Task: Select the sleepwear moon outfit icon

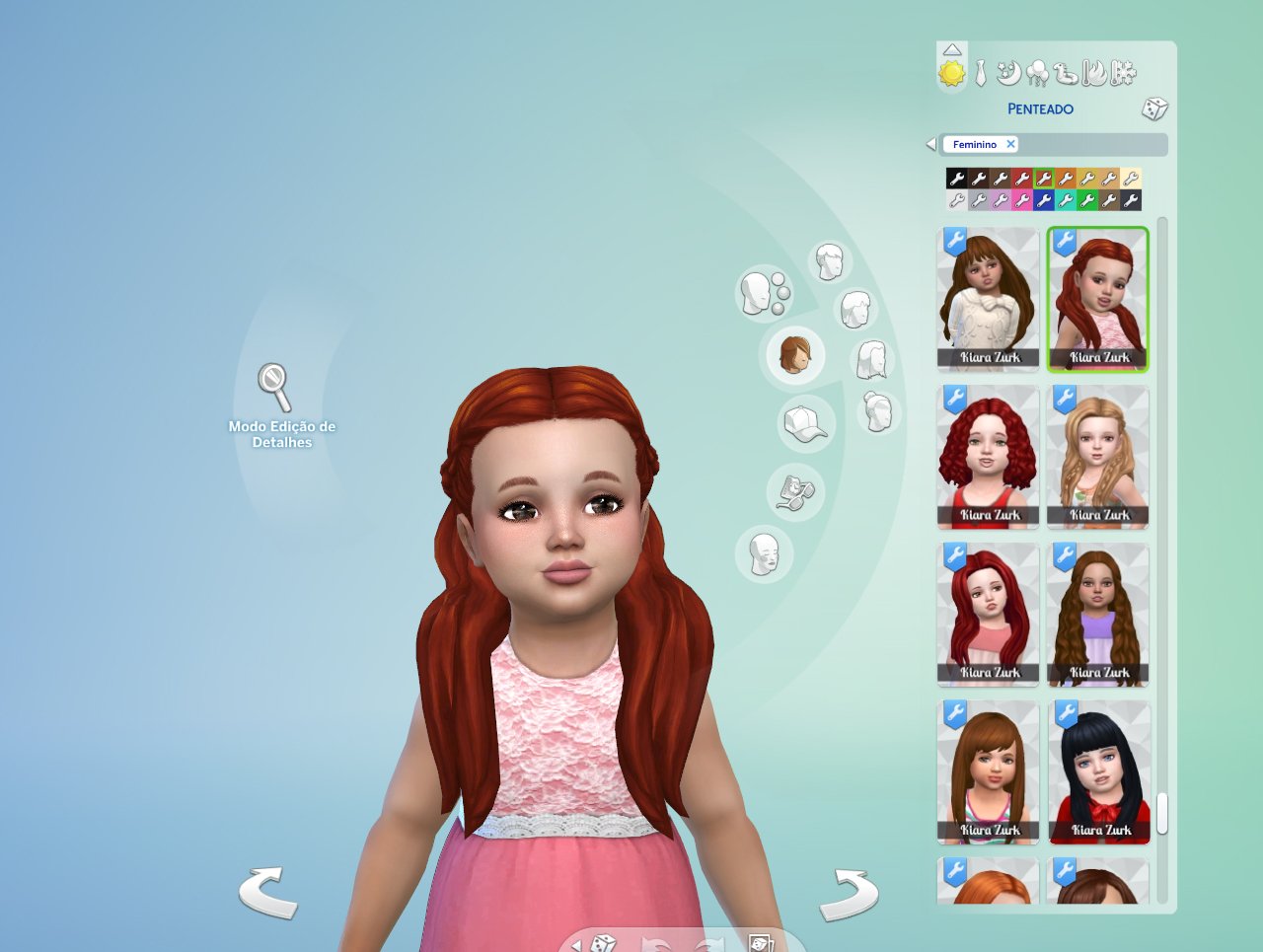Action: (1007, 71)
